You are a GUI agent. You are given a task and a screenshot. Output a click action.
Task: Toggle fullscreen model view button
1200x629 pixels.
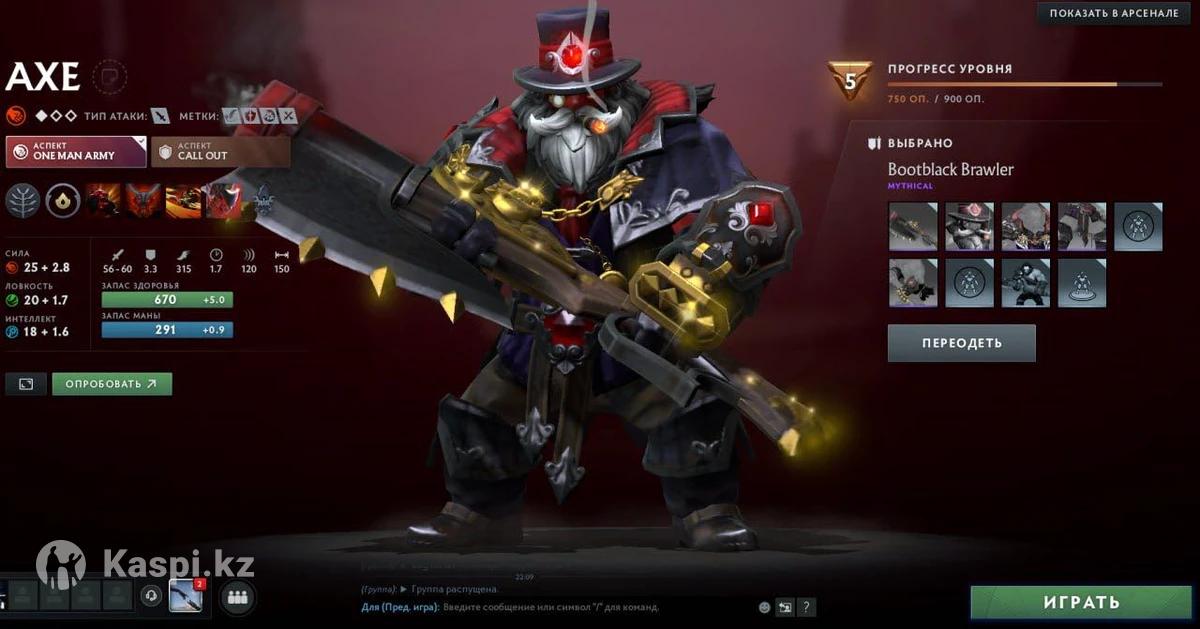click(x=26, y=384)
